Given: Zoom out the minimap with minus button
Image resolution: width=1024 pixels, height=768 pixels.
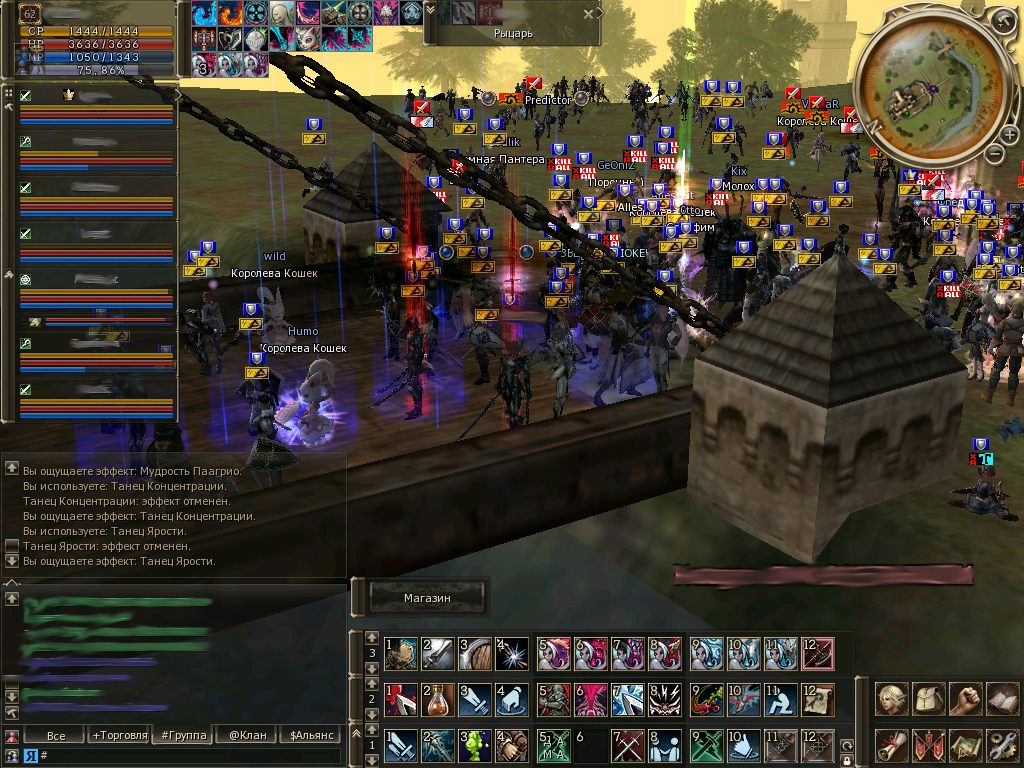Looking at the screenshot, I should pyautogui.click(x=994, y=153).
